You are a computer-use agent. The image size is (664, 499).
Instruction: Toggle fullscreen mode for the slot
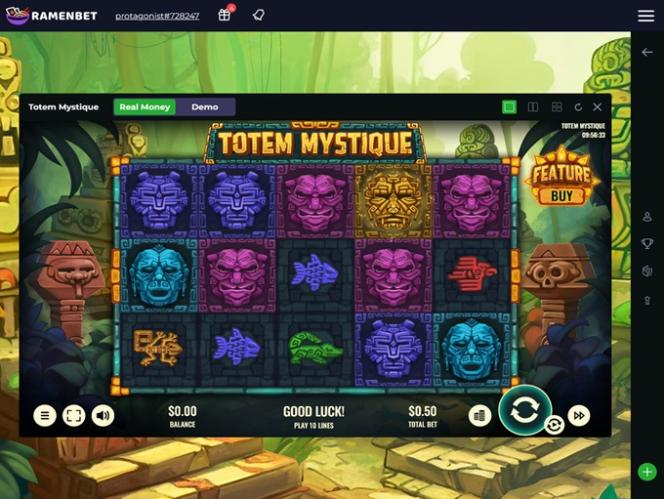click(x=74, y=416)
